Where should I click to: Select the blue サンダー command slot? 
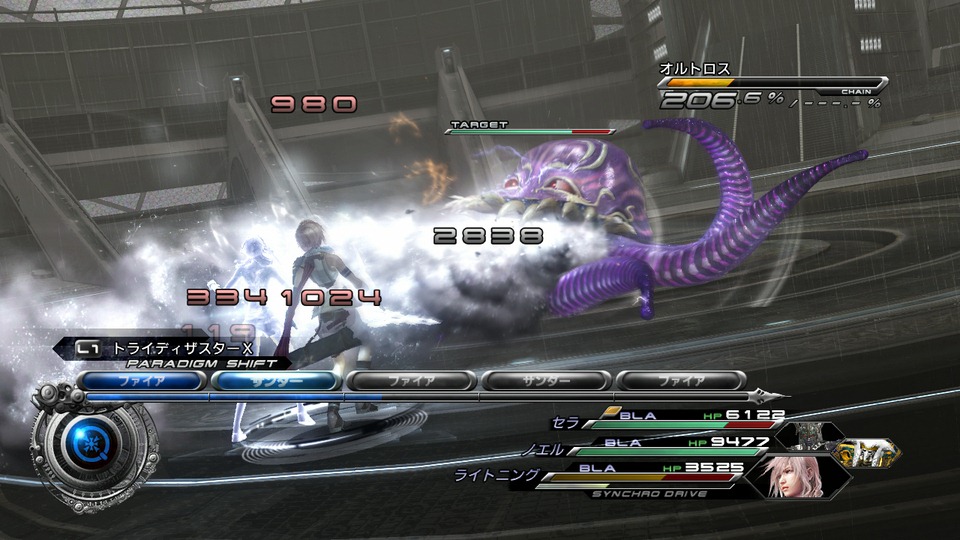click(x=275, y=381)
